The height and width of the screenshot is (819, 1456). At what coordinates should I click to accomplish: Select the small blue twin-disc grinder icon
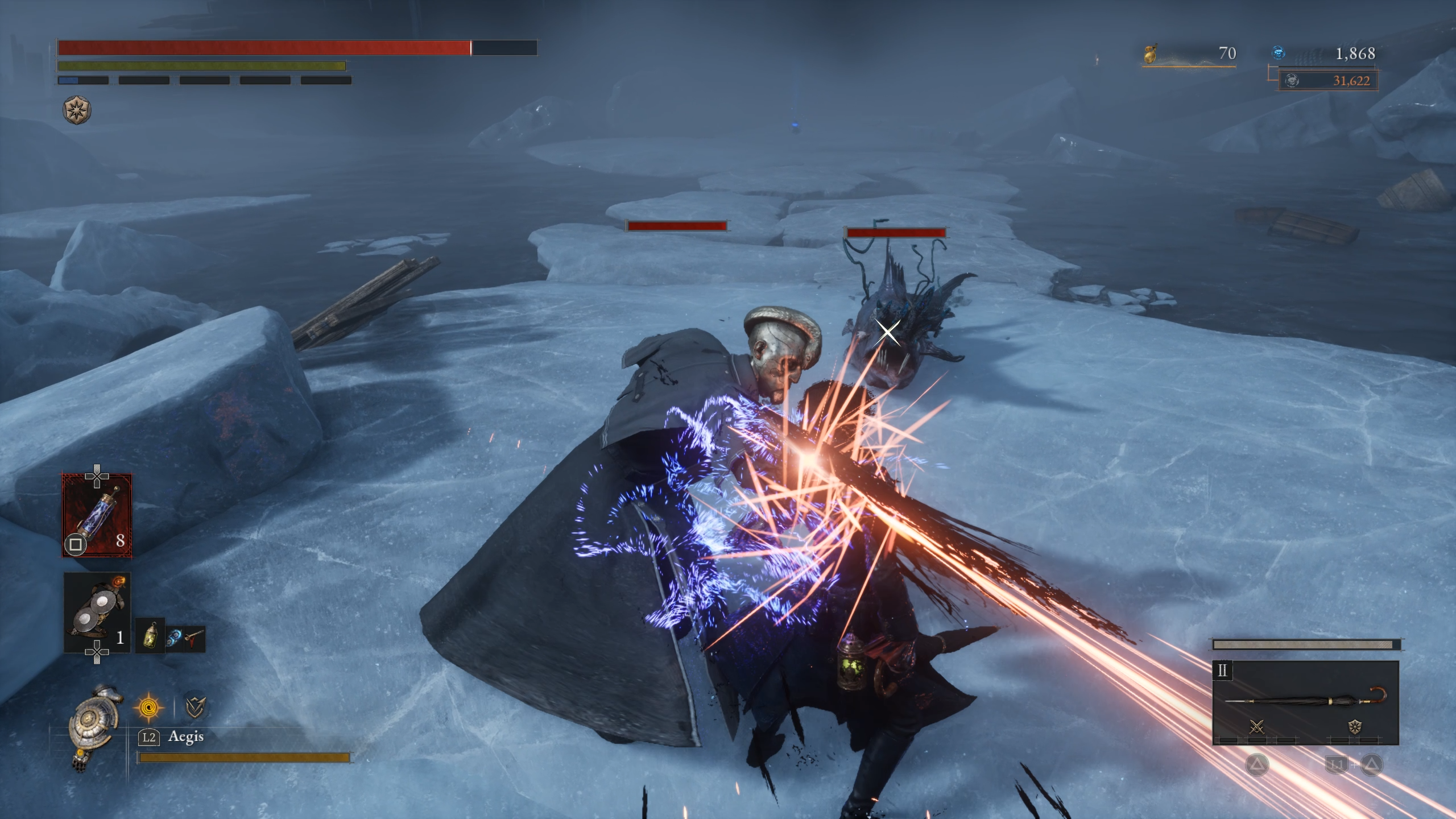[173, 638]
